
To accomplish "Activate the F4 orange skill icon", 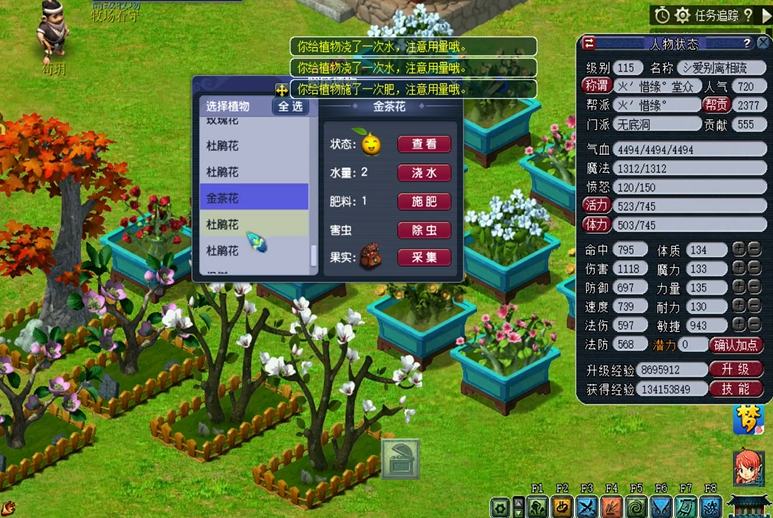I will [x=611, y=507].
